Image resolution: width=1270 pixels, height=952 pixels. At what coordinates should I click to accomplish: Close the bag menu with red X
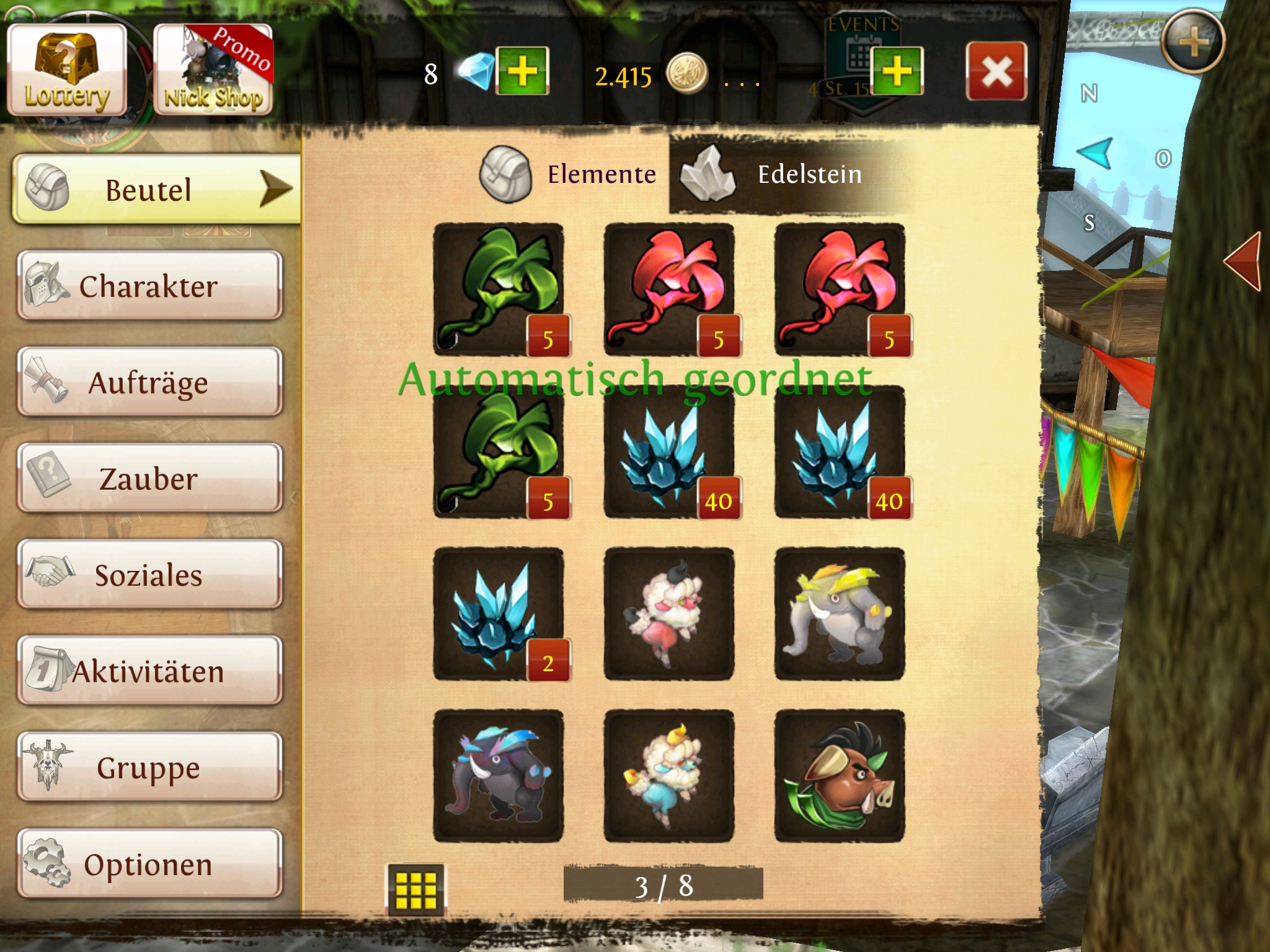pyautogui.click(x=996, y=72)
